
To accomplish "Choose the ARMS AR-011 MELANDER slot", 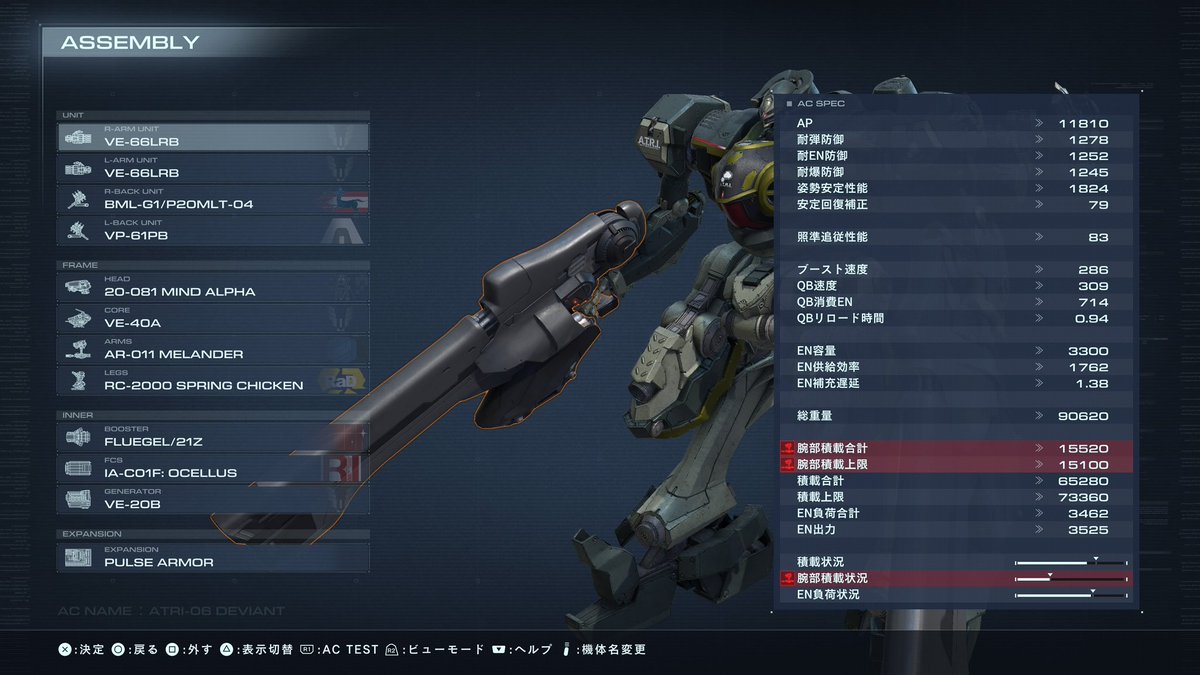I will [x=213, y=348].
